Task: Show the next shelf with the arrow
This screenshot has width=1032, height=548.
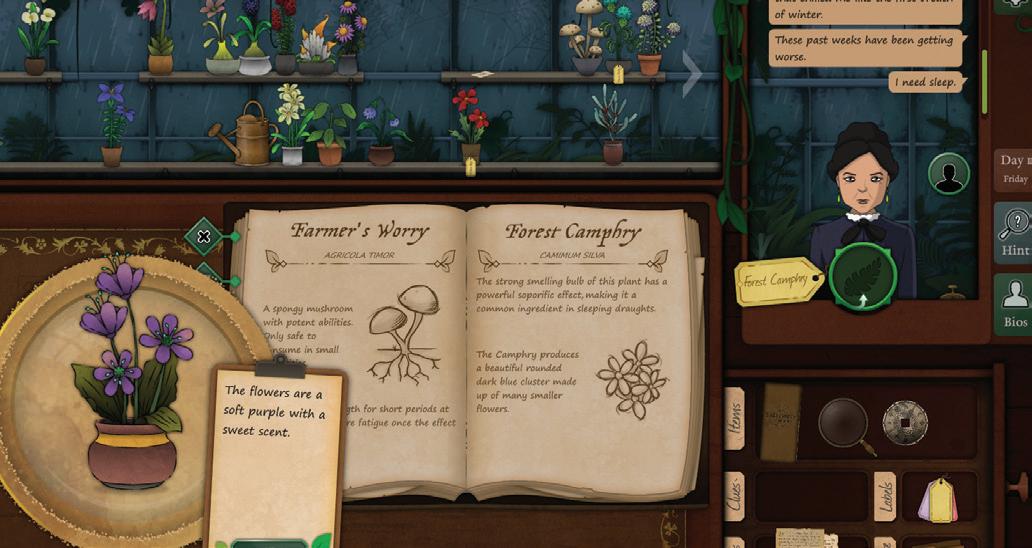Action: pyautogui.click(x=691, y=73)
